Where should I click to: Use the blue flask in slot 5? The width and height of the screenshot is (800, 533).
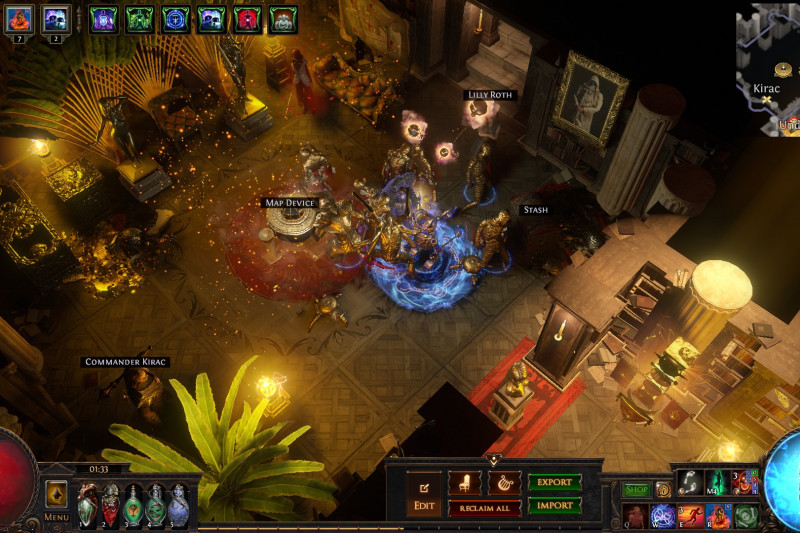[178, 505]
